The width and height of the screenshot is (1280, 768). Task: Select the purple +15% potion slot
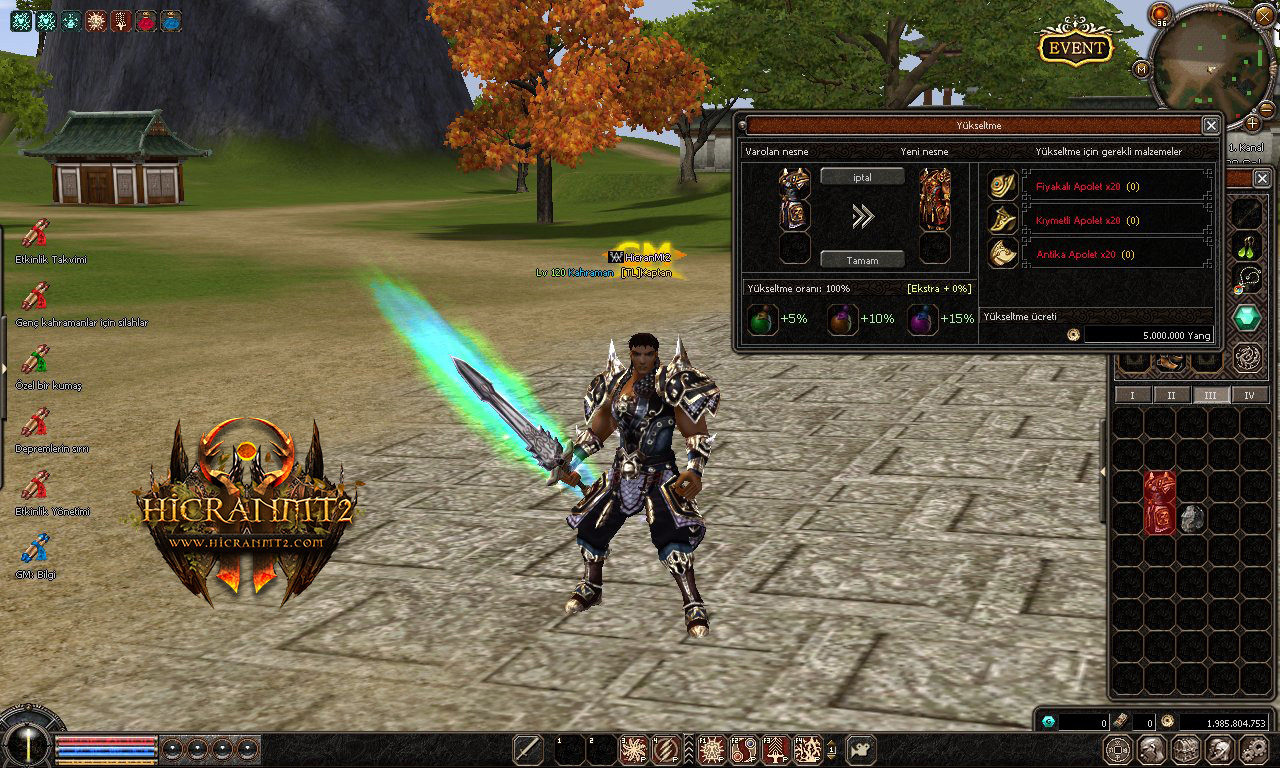point(923,319)
